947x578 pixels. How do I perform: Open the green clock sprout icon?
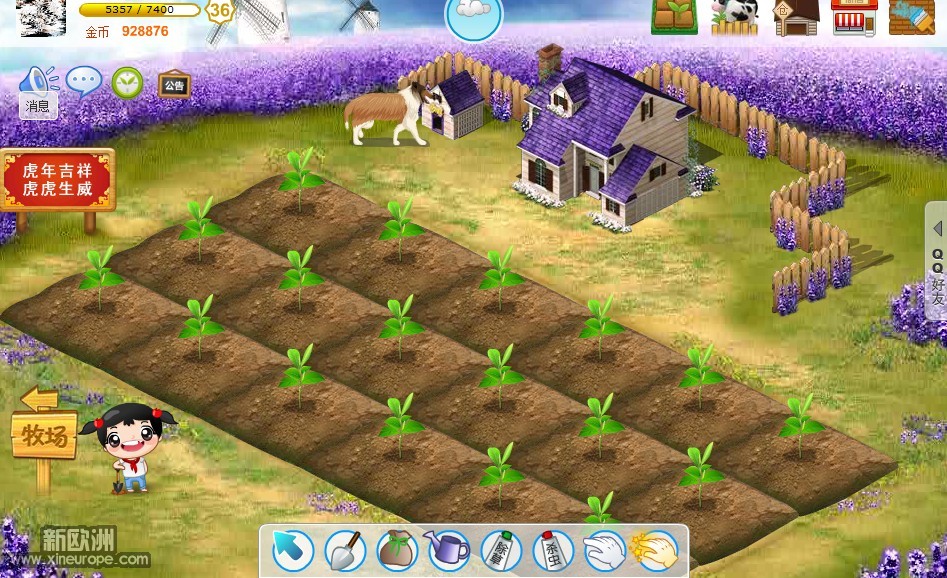[127, 82]
